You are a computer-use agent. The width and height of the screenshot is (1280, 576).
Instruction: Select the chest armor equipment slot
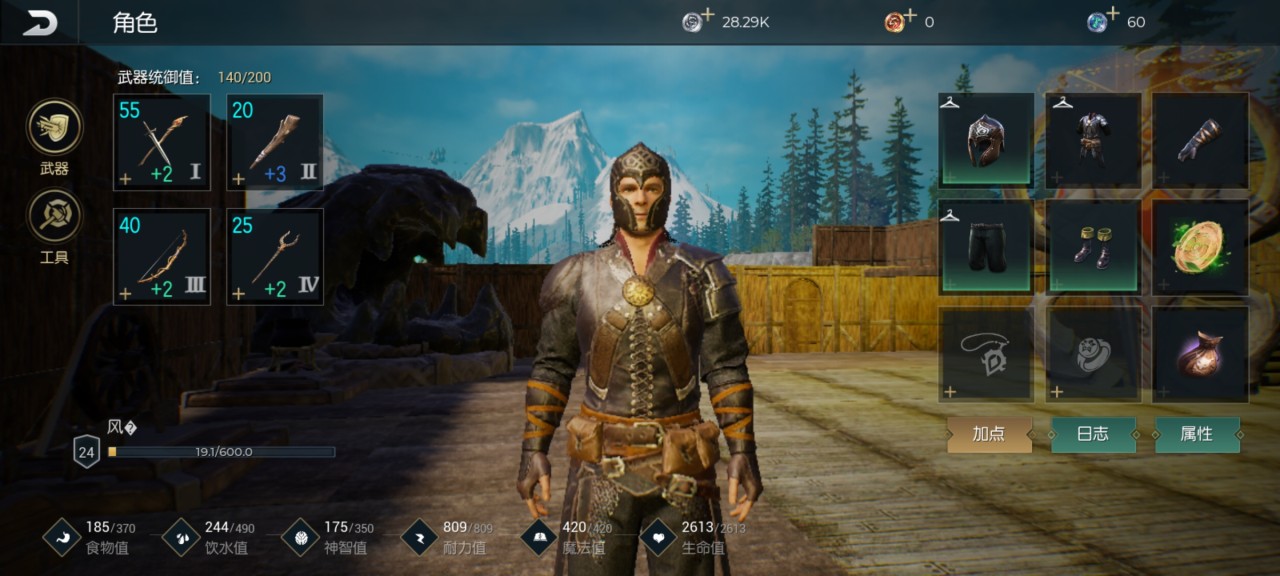[1093, 140]
